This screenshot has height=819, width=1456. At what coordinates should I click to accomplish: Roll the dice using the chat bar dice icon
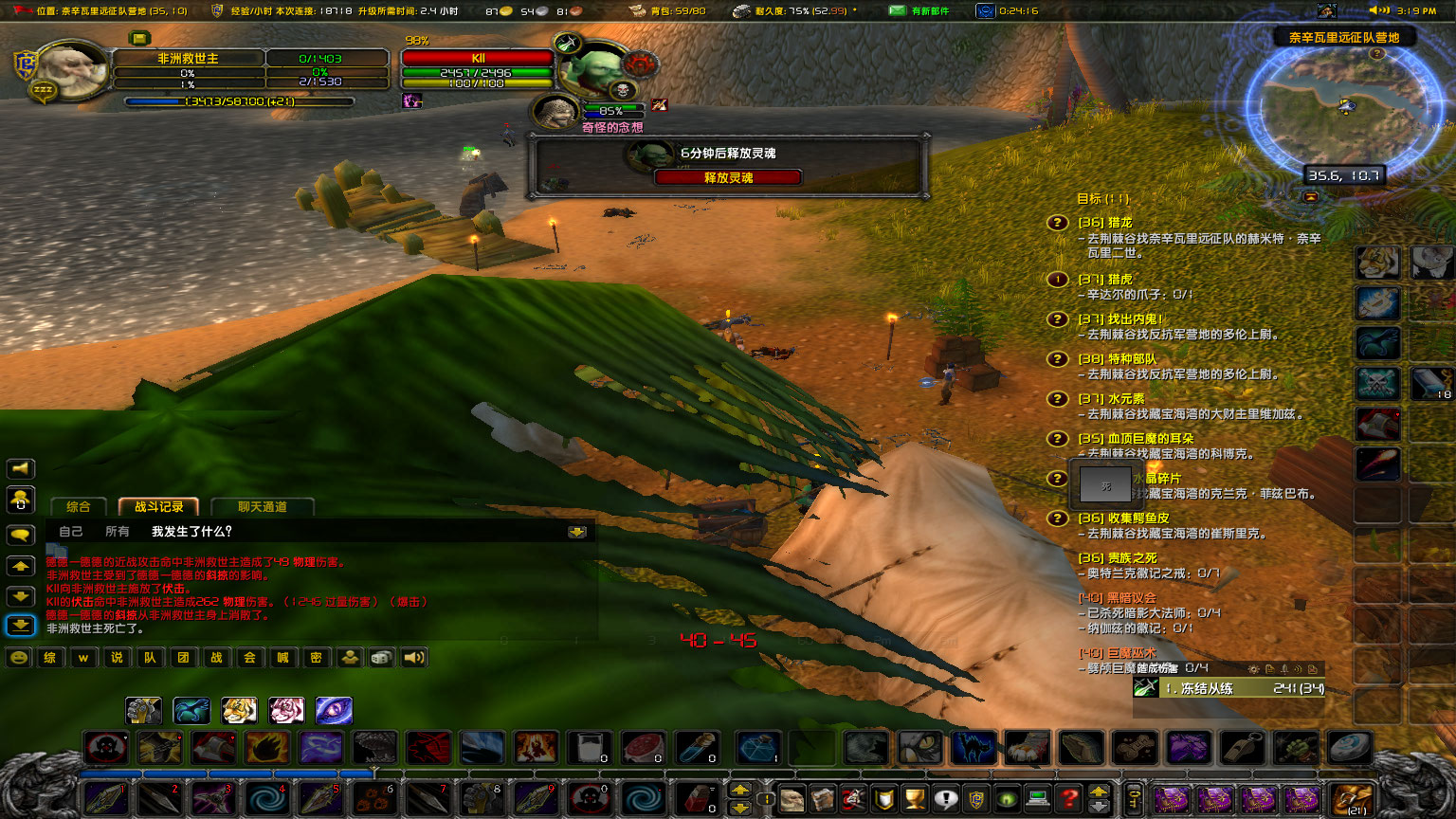click(380, 657)
